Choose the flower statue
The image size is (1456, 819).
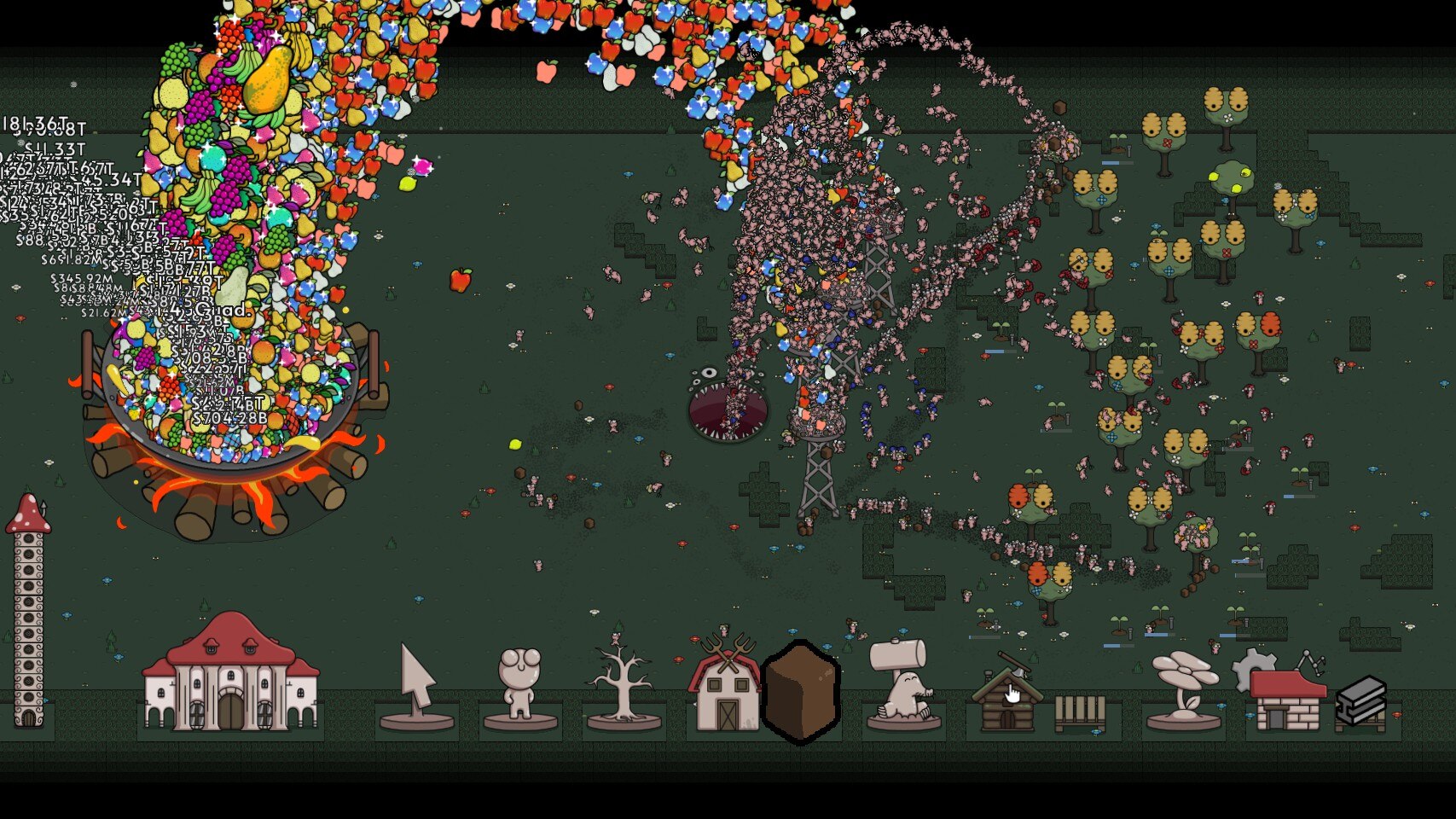1184,688
